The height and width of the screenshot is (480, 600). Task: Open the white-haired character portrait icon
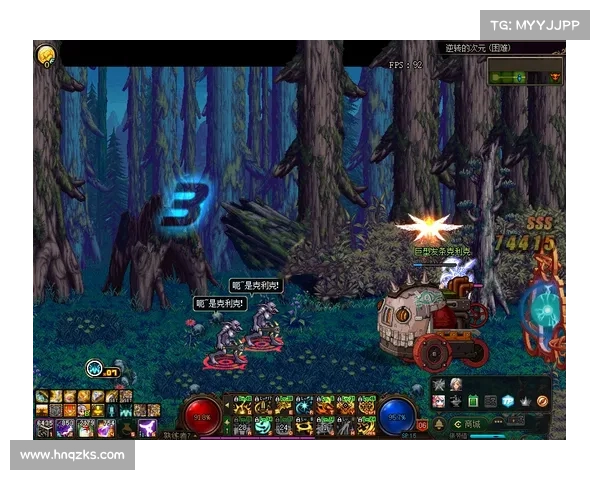click(x=456, y=385)
